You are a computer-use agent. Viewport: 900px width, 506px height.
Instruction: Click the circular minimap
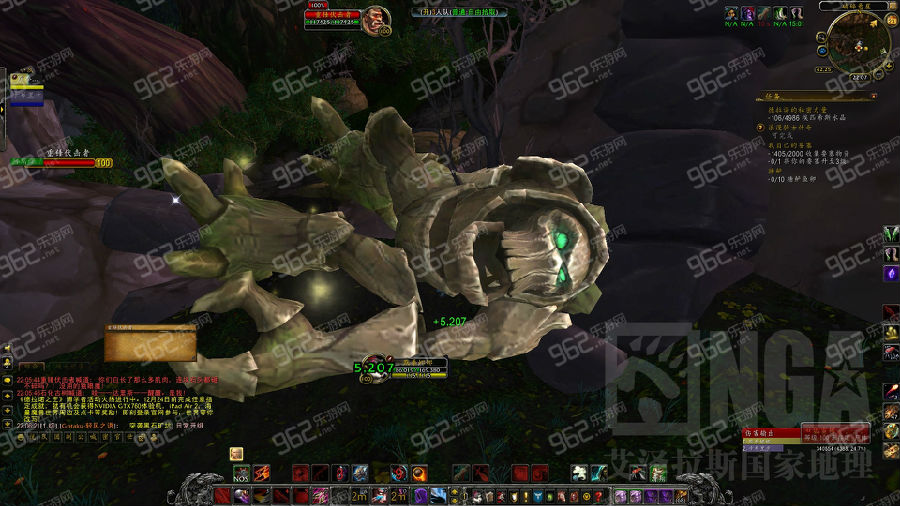point(860,42)
